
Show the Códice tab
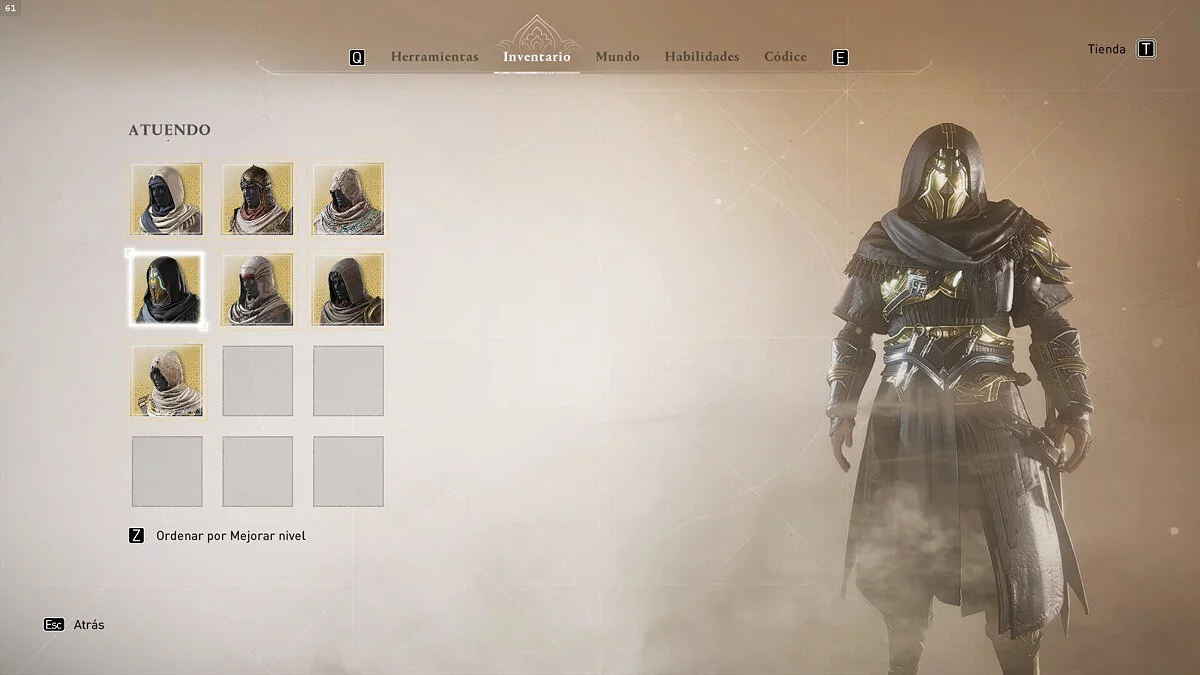tap(785, 57)
